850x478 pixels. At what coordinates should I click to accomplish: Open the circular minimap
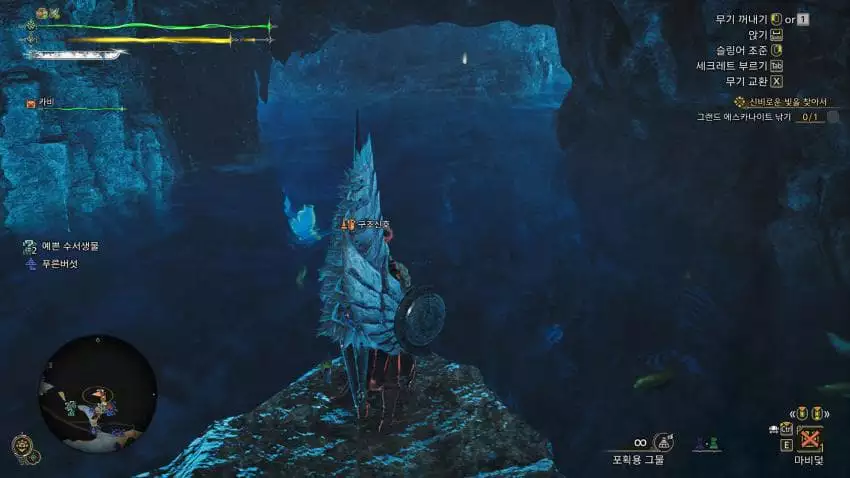pos(98,392)
